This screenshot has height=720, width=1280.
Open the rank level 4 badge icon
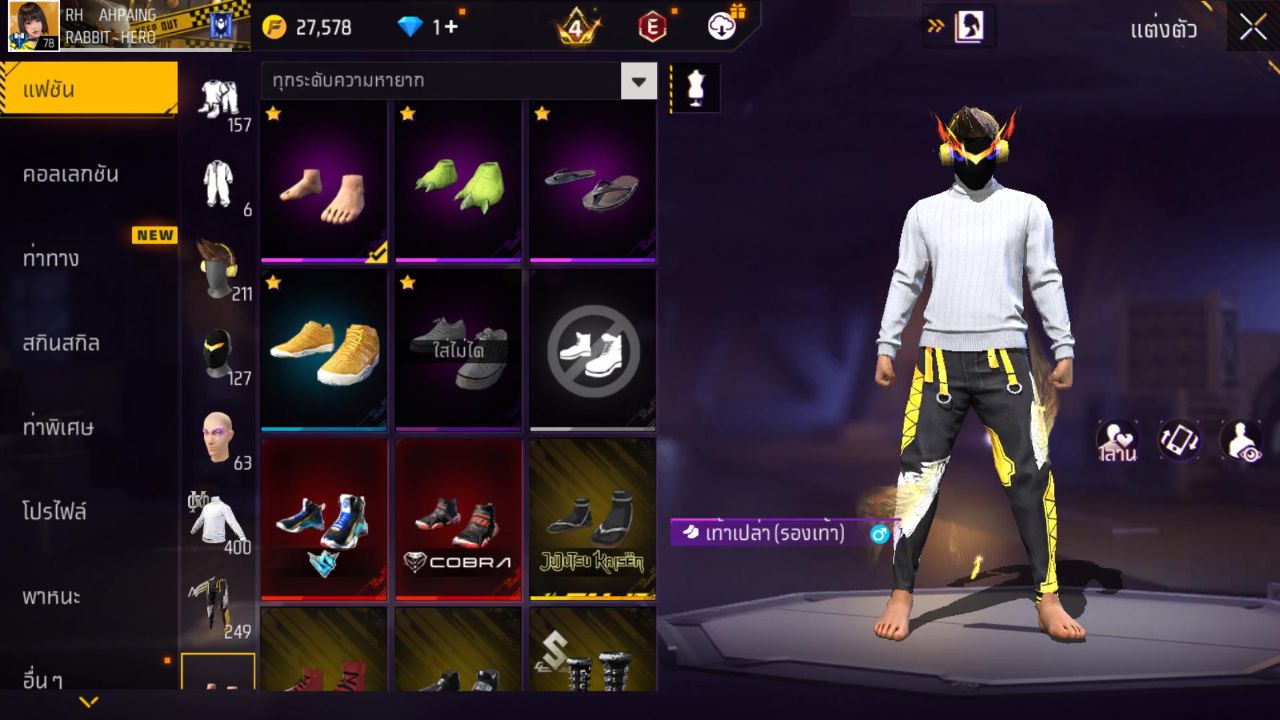click(x=574, y=27)
